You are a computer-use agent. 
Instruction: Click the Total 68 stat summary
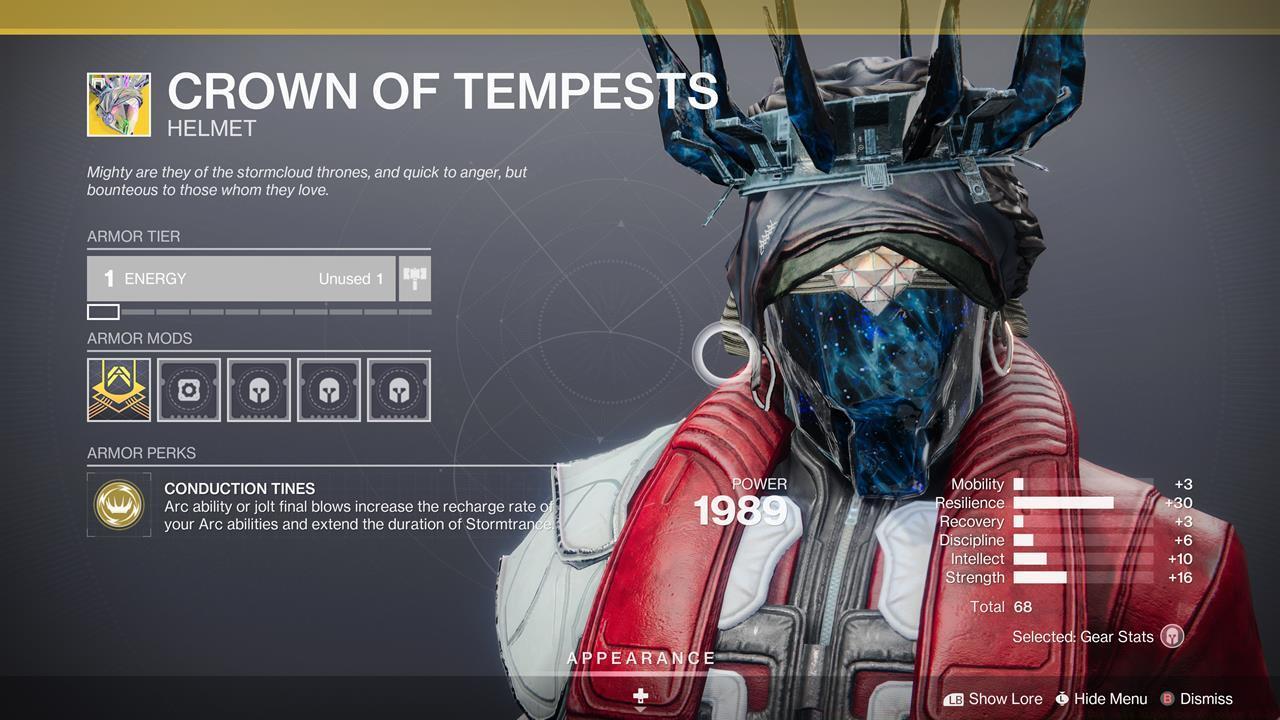tap(1000, 606)
